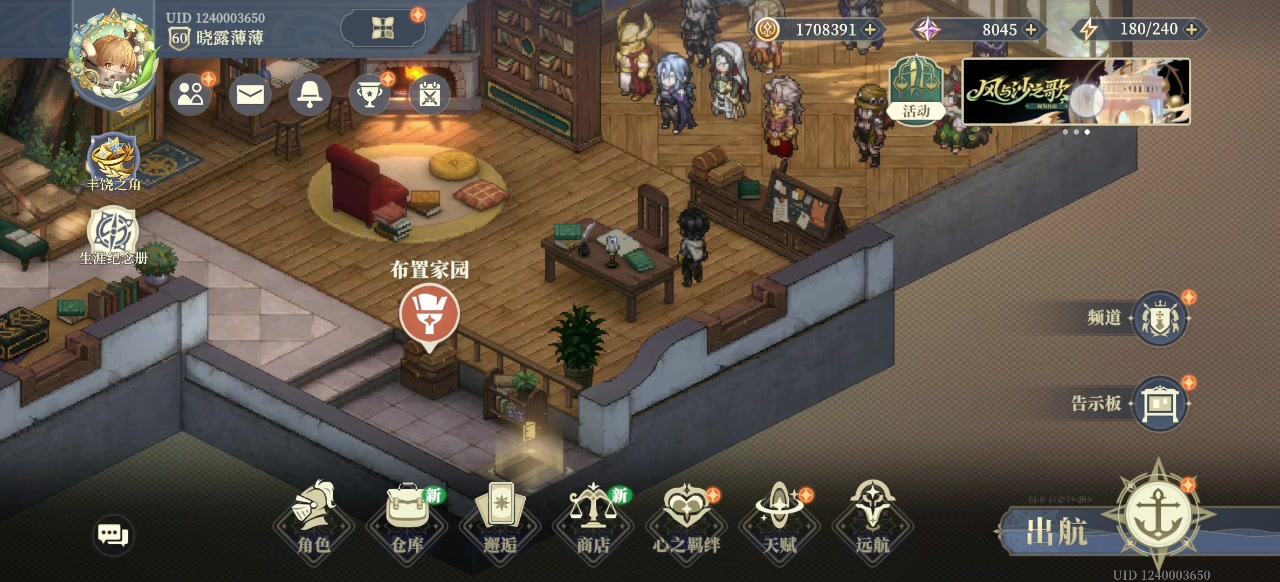The image size is (1280, 582).
Task: Open the 频道 channel button
Action: tap(1160, 319)
